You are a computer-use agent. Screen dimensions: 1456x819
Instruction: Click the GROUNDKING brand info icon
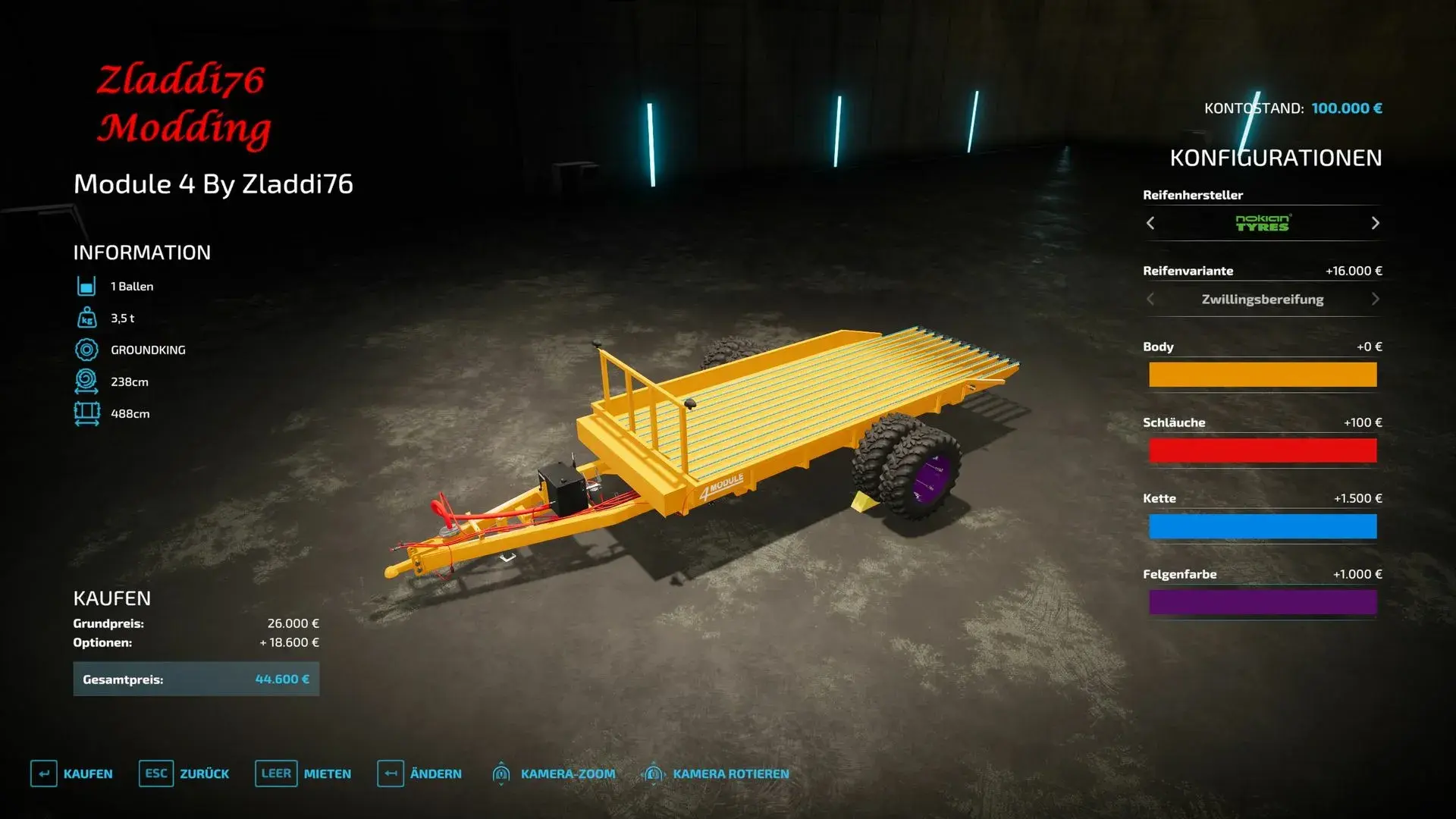(87, 350)
